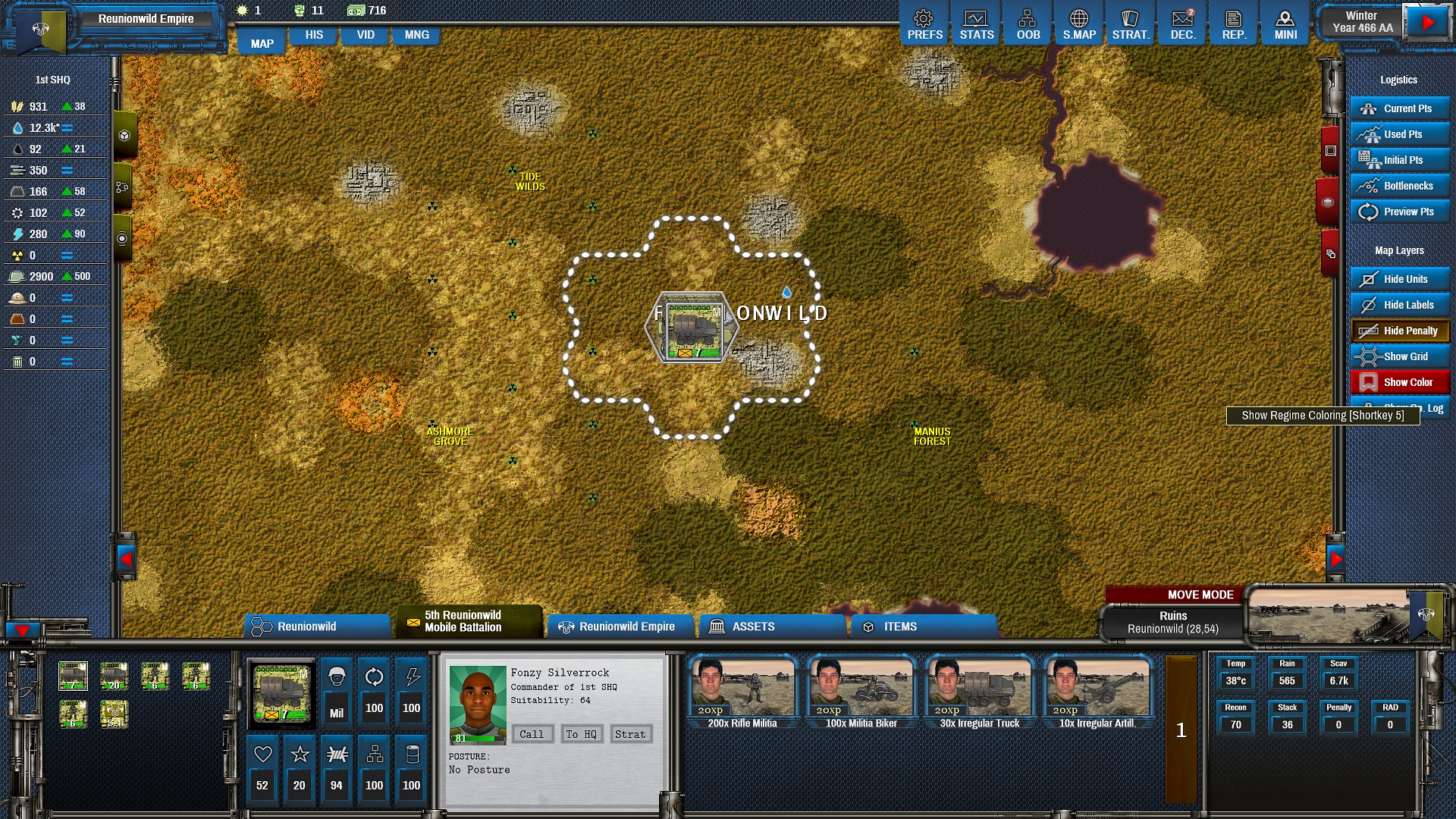
Task: Switch to the VID tab
Action: (366, 35)
